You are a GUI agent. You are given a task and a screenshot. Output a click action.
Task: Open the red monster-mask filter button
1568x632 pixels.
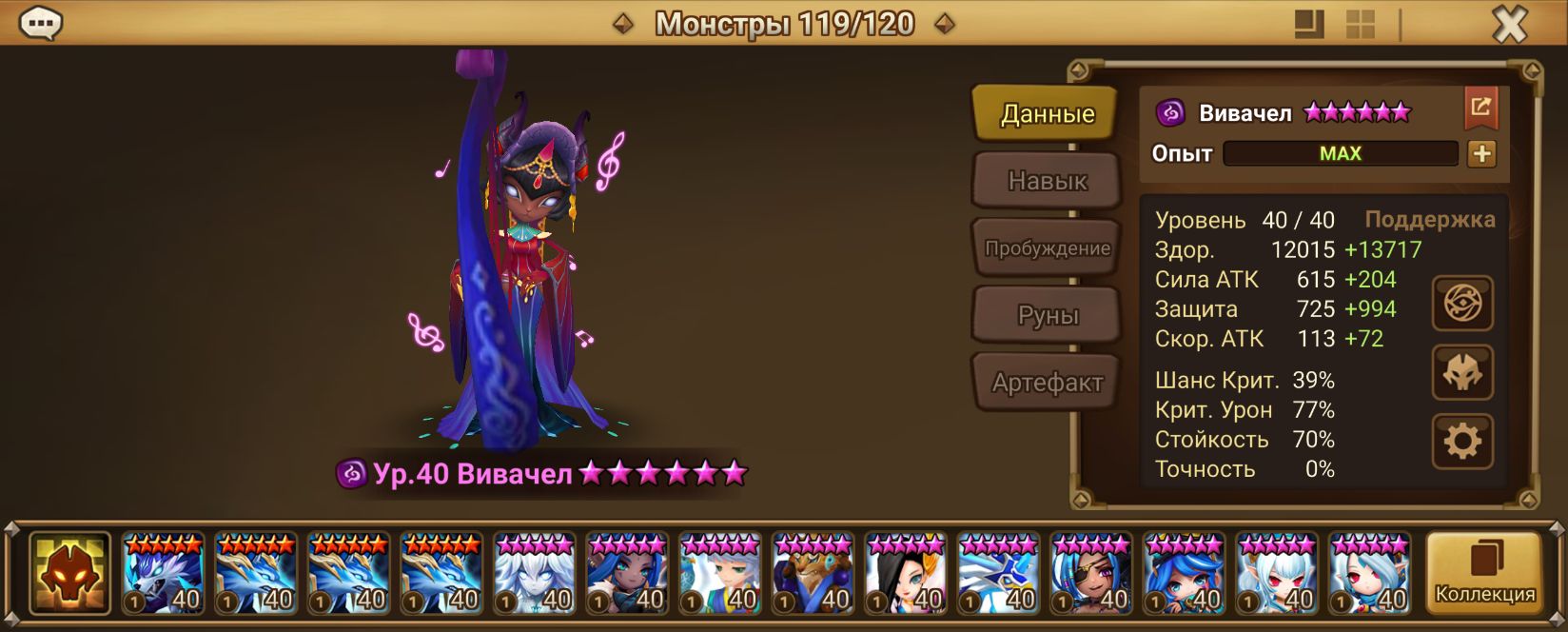[69, 573]
